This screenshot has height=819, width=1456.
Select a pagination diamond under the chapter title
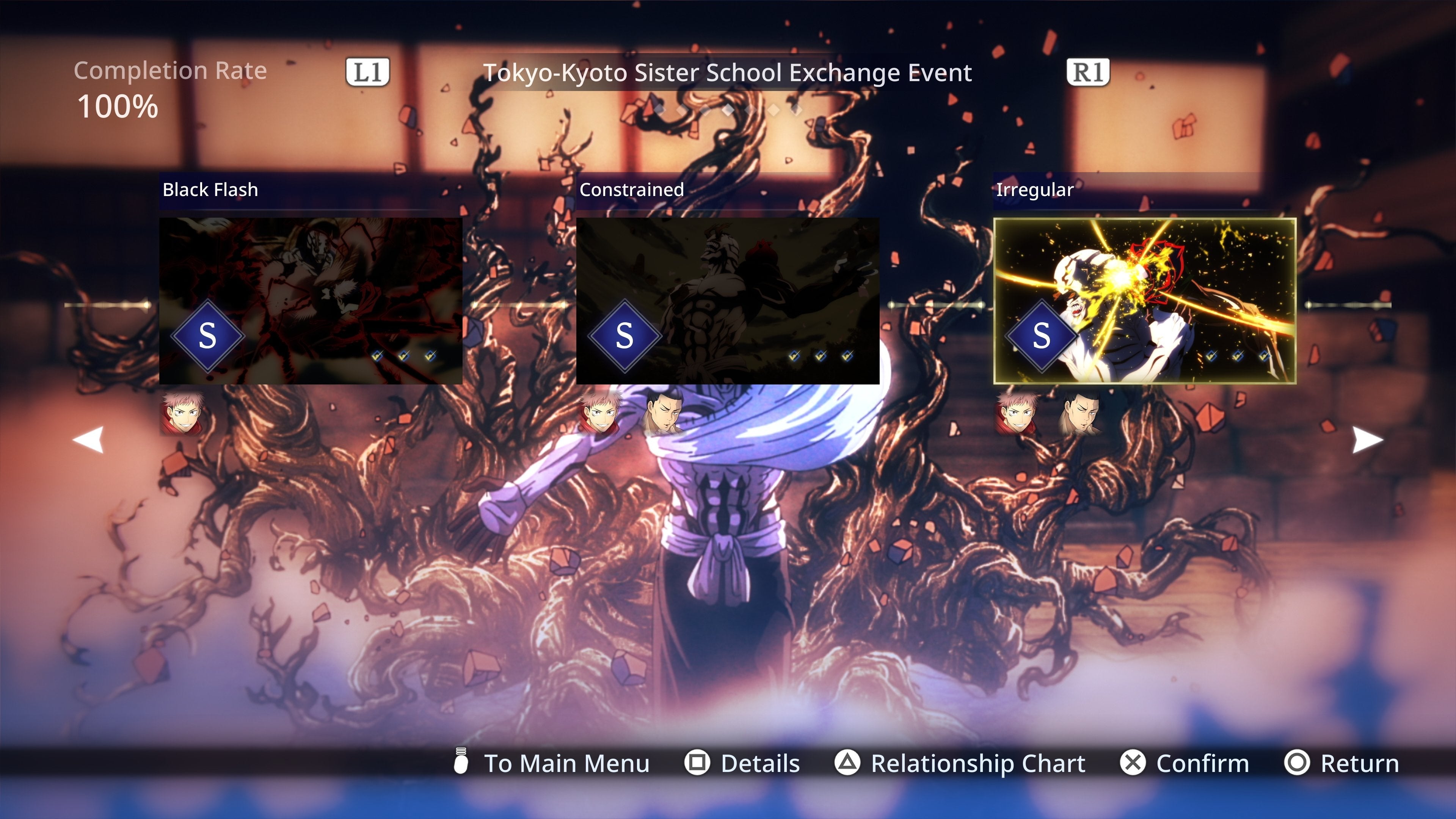(x=728, y=111)
